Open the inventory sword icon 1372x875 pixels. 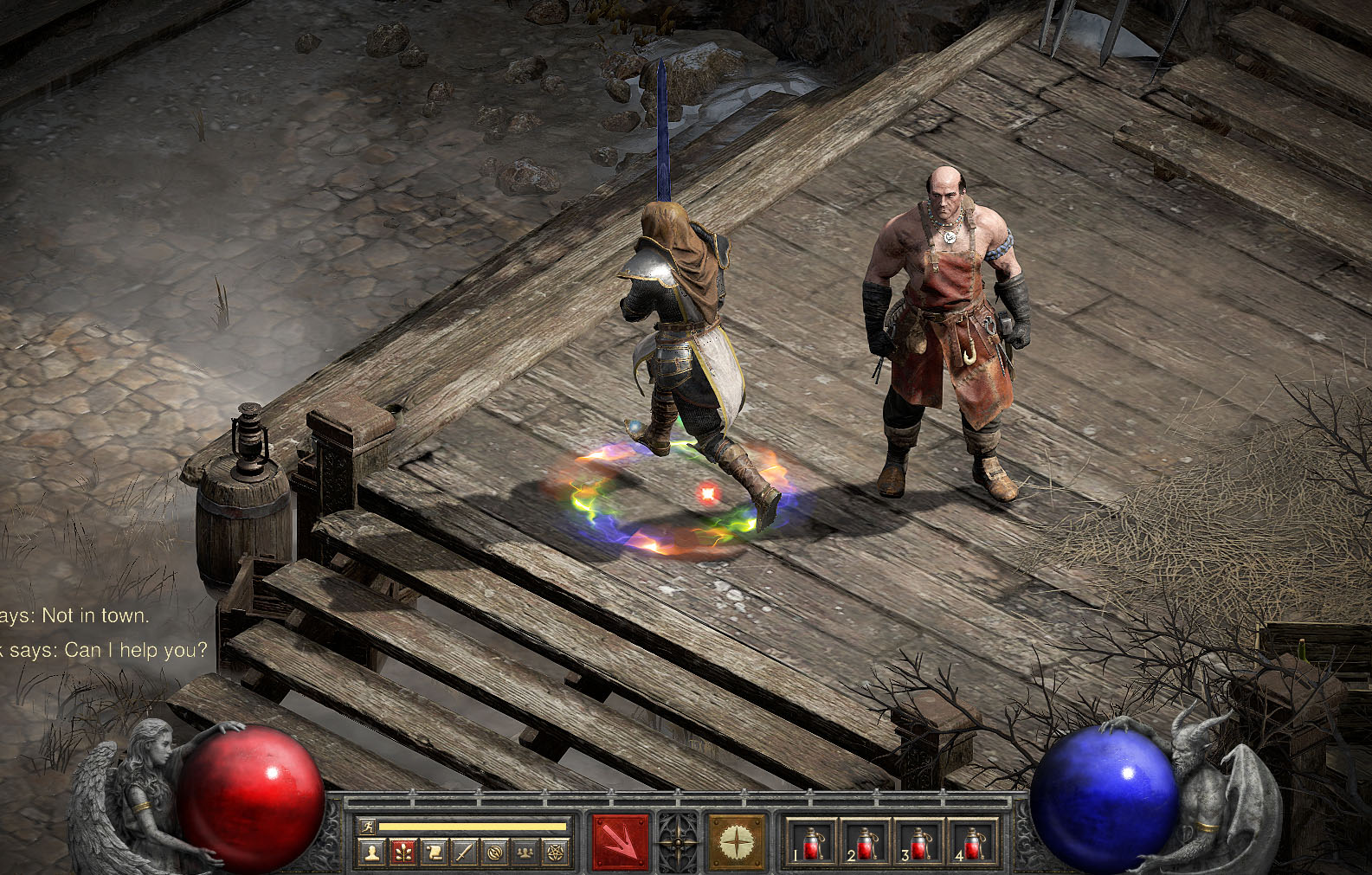click(464, 853)
